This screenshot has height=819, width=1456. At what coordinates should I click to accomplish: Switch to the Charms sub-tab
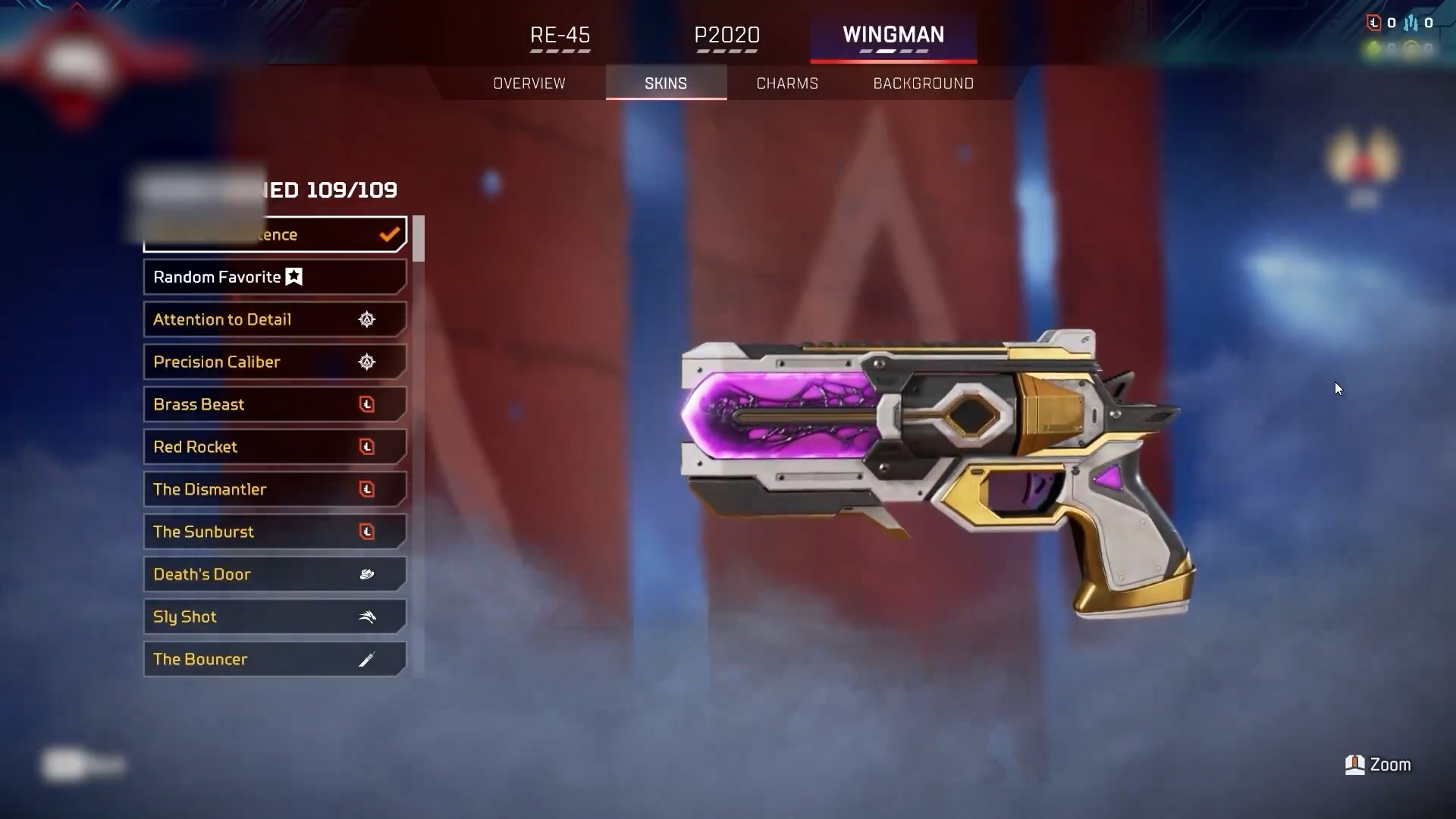(x=787, y=83)
